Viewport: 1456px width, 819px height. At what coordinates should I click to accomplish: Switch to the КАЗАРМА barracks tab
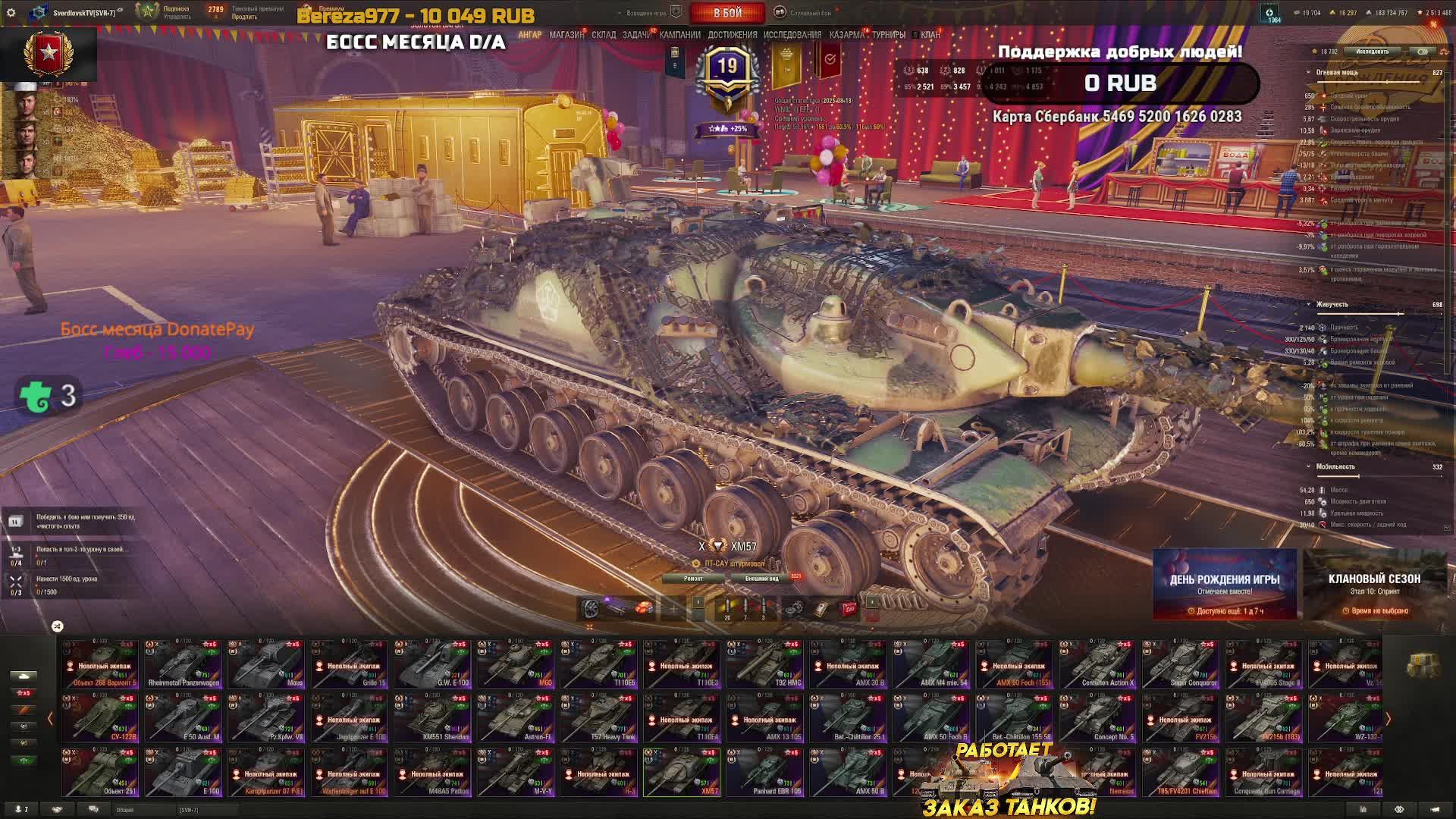pyautogui.click(x=846, y=35)
